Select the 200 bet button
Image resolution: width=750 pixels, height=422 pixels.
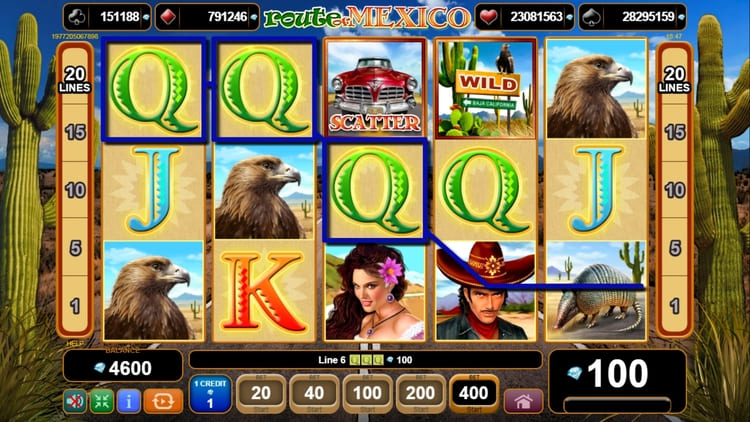(x=421, y=394)
